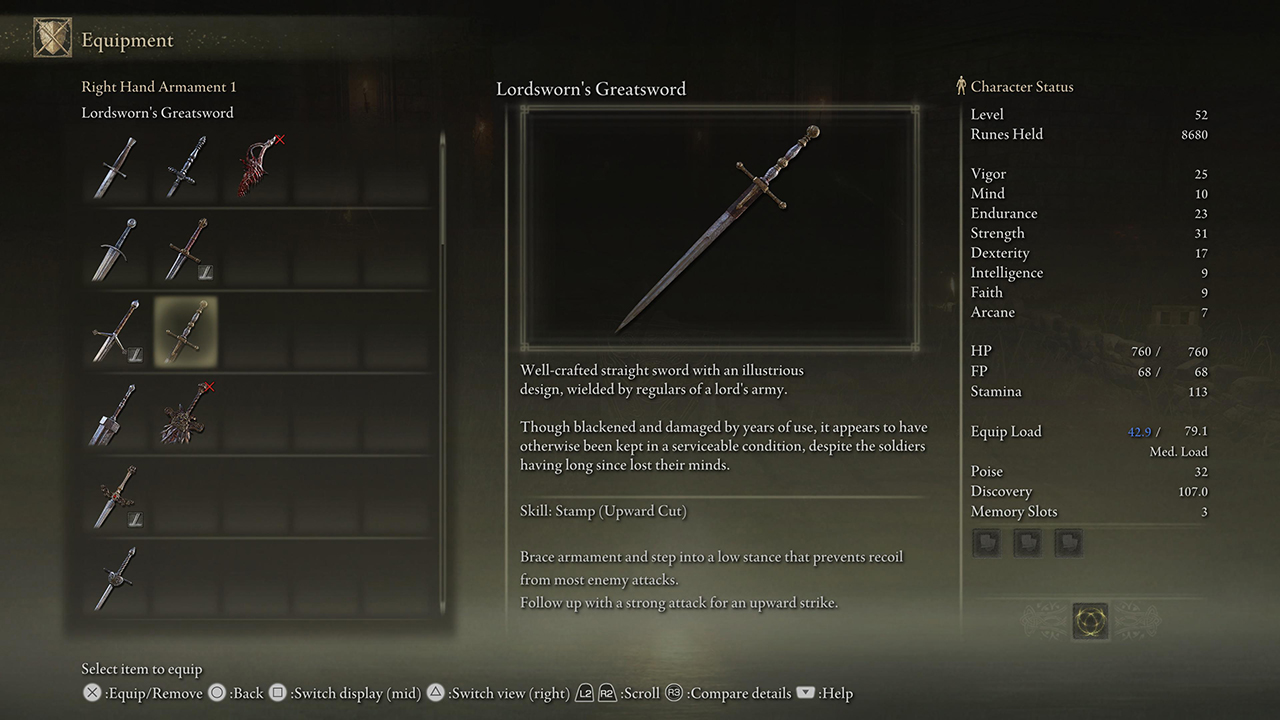The width and height of the screenshot is (1280, 720).
Task: Click the blue 42.9 Equip Load value
Action: pyautogui.click(x=1140, y=431)
